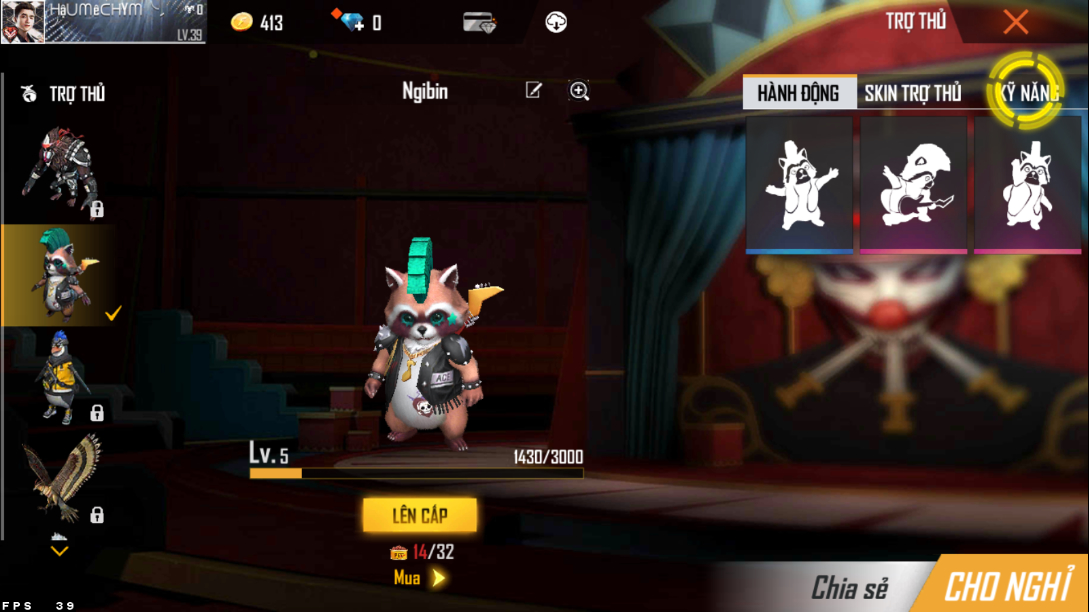Switch to the Kỹ Năng tab
This screenshot has width=1089, height=612.
[x=1026, y=92]
